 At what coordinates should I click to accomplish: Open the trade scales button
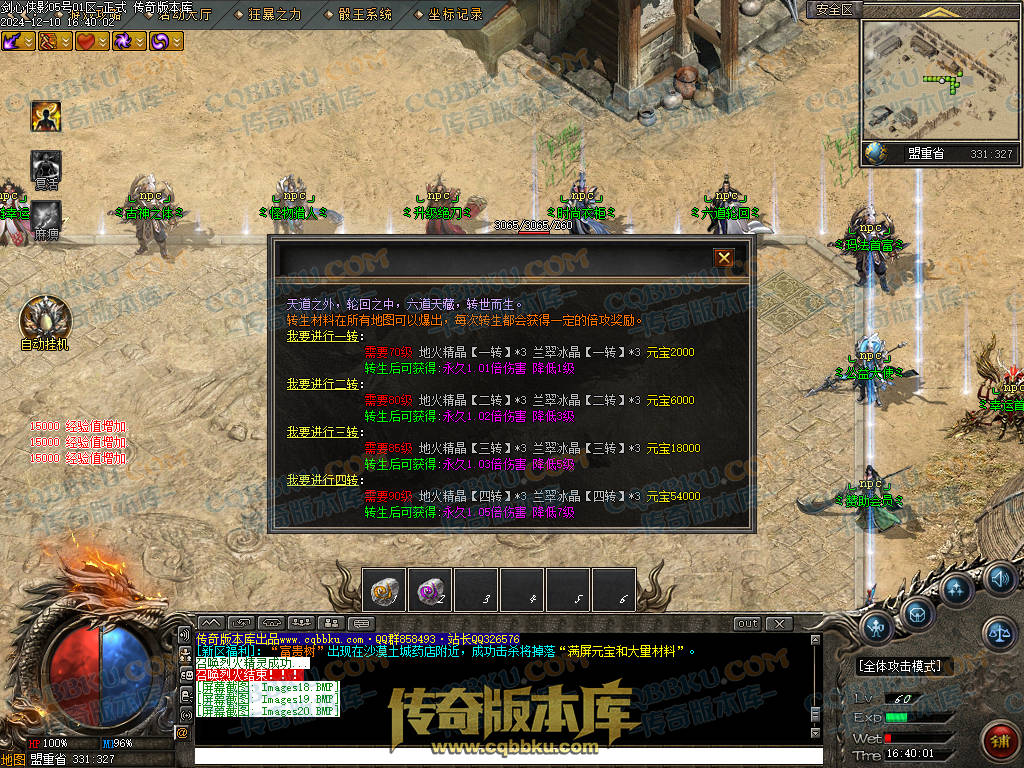pyautogui.click(x=998, y=631)
